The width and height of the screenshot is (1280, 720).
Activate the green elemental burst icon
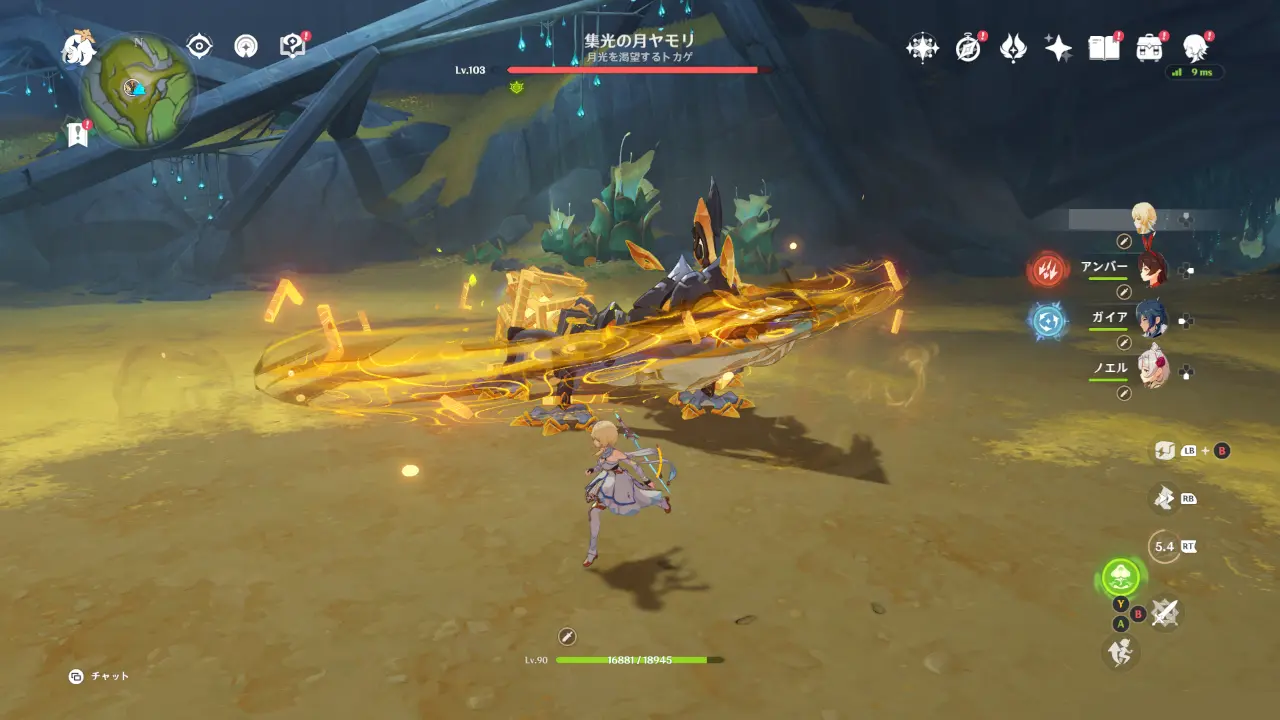pos(1122,577)
